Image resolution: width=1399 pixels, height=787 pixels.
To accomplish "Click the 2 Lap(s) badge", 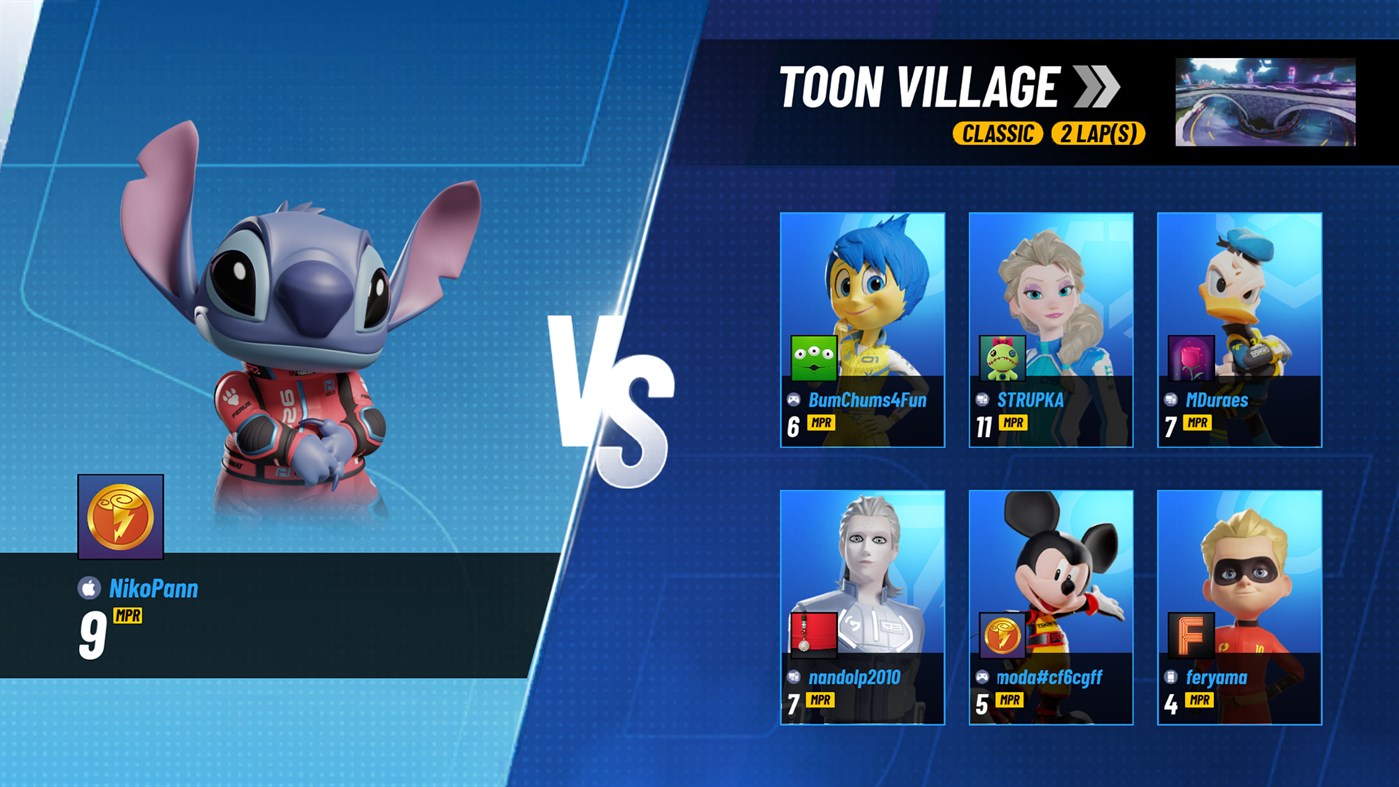I will [1098, 133].
